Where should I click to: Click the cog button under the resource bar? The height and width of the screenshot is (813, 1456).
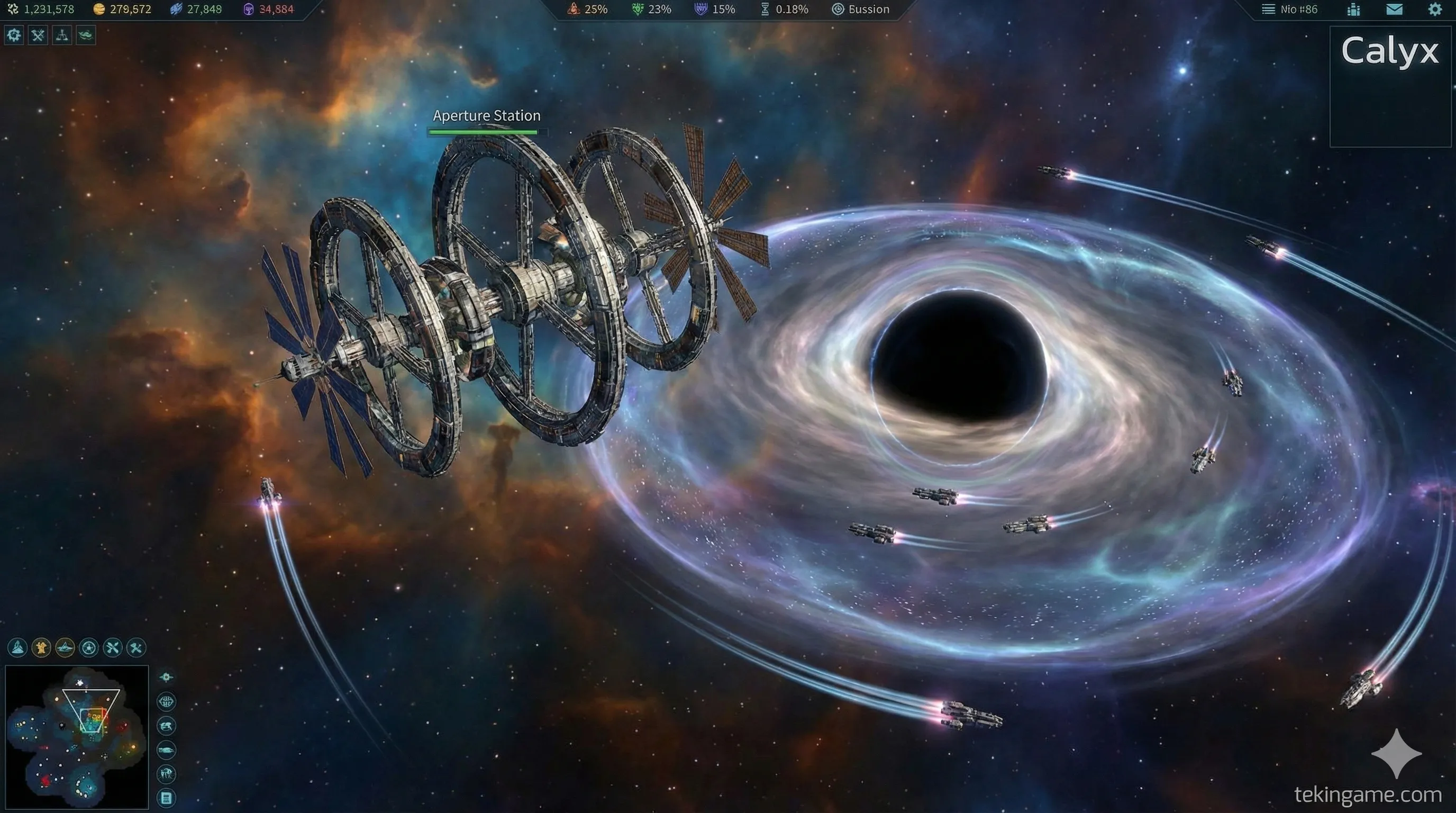point(14,35)
